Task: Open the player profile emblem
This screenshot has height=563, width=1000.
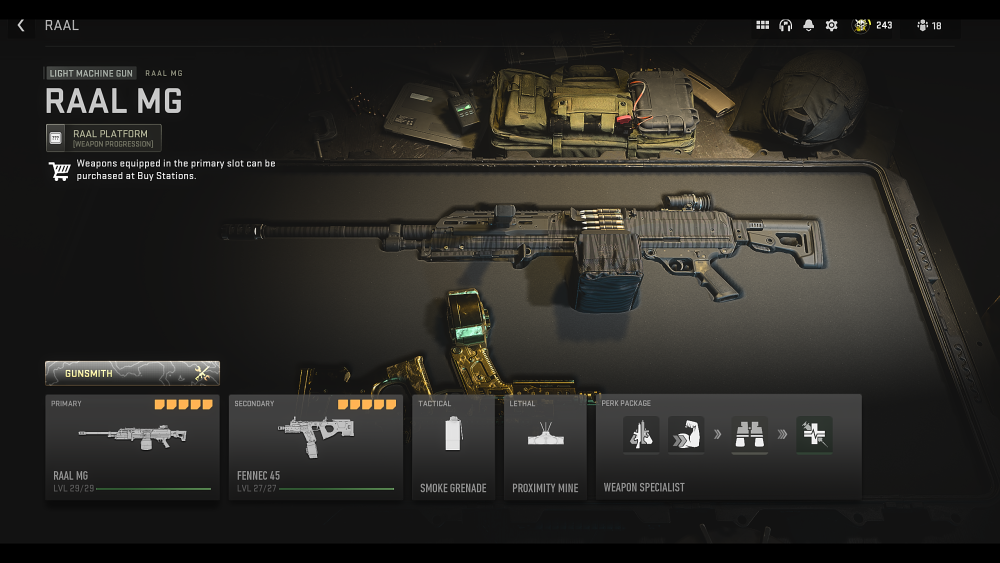Action: (x=861, y=25)
